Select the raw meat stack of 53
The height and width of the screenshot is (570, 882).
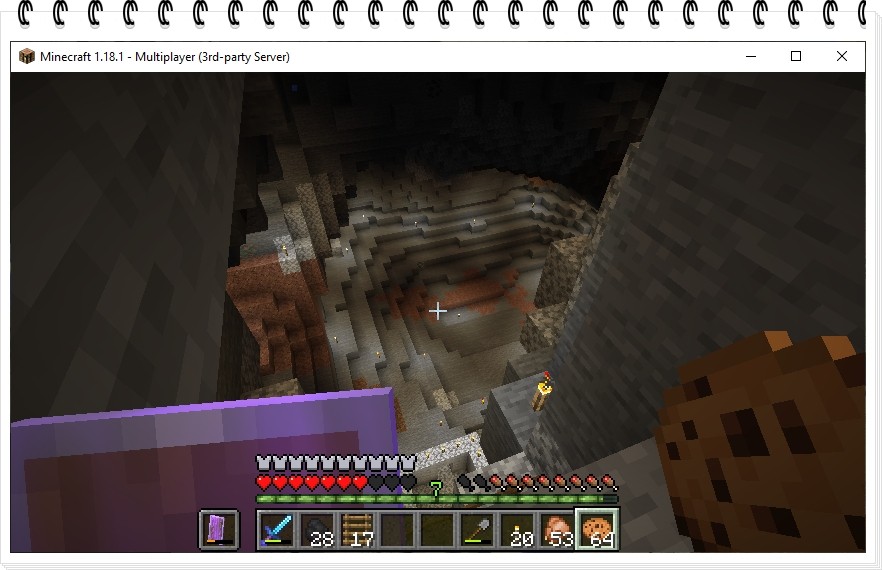pyautogui.click(x=558, y=528)
